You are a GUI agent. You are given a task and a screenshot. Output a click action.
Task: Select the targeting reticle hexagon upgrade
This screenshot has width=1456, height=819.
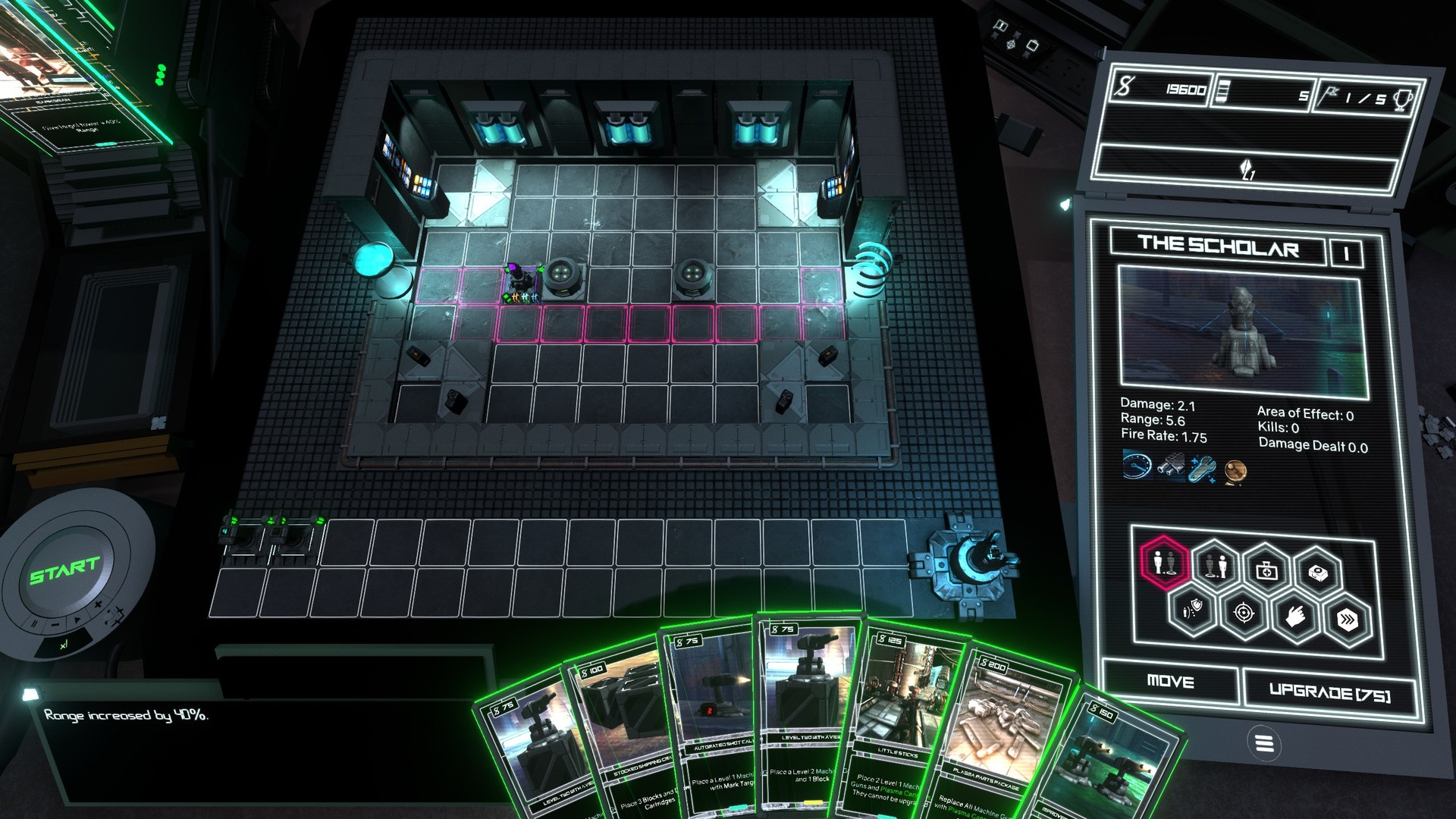point(1244,614)
